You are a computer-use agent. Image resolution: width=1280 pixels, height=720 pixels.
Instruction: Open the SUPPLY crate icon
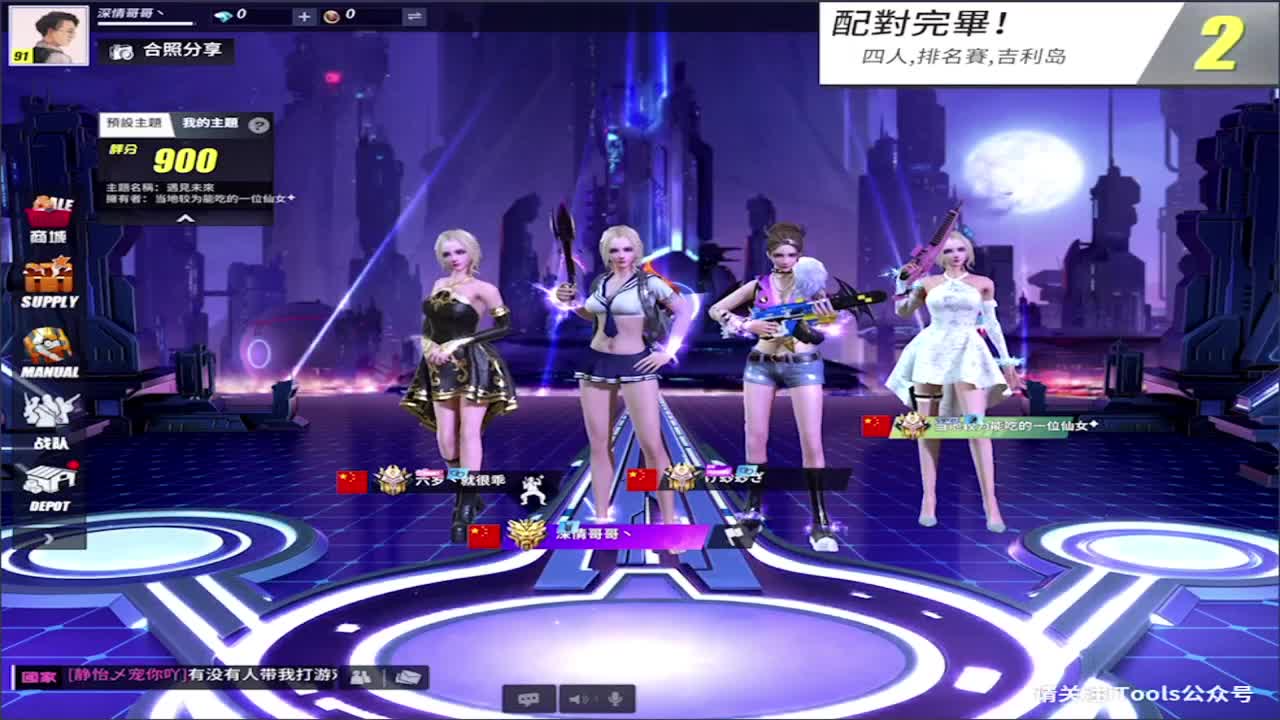(x=48, y=275)
